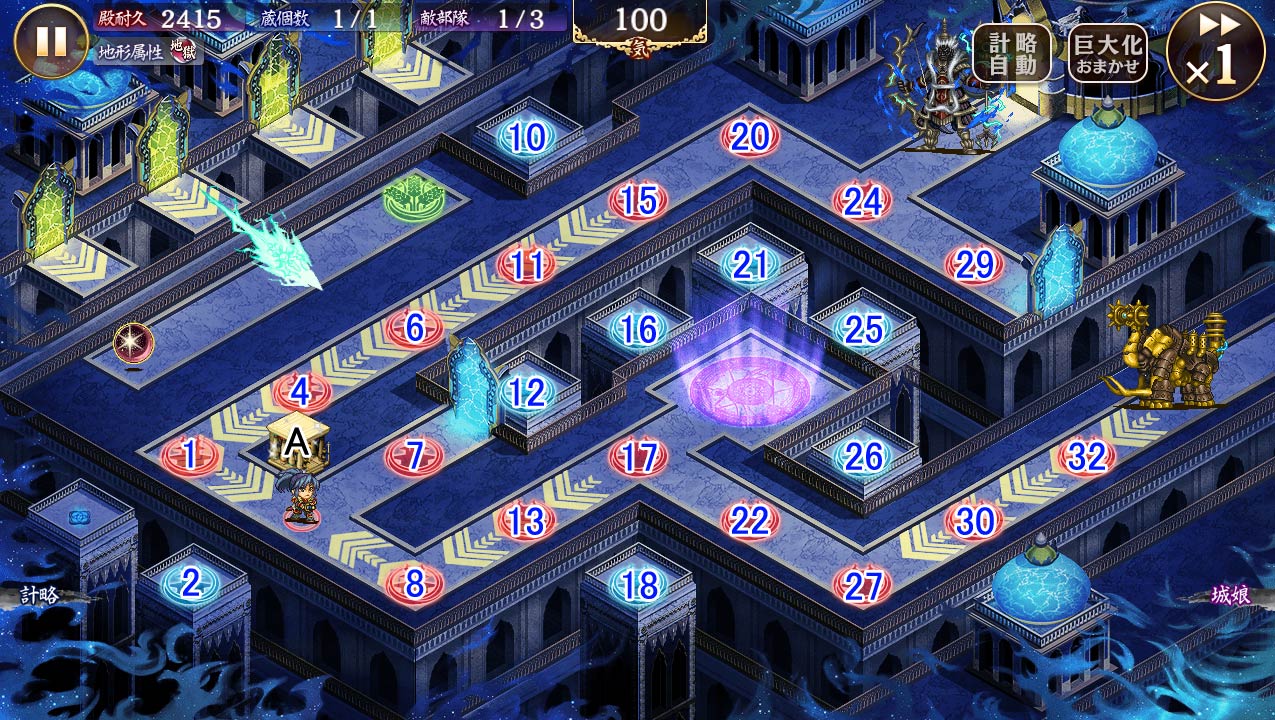The width and height of the screenshot is (1275, 720).
Task: Select placement tile number 12
Action: pos(527,393)
